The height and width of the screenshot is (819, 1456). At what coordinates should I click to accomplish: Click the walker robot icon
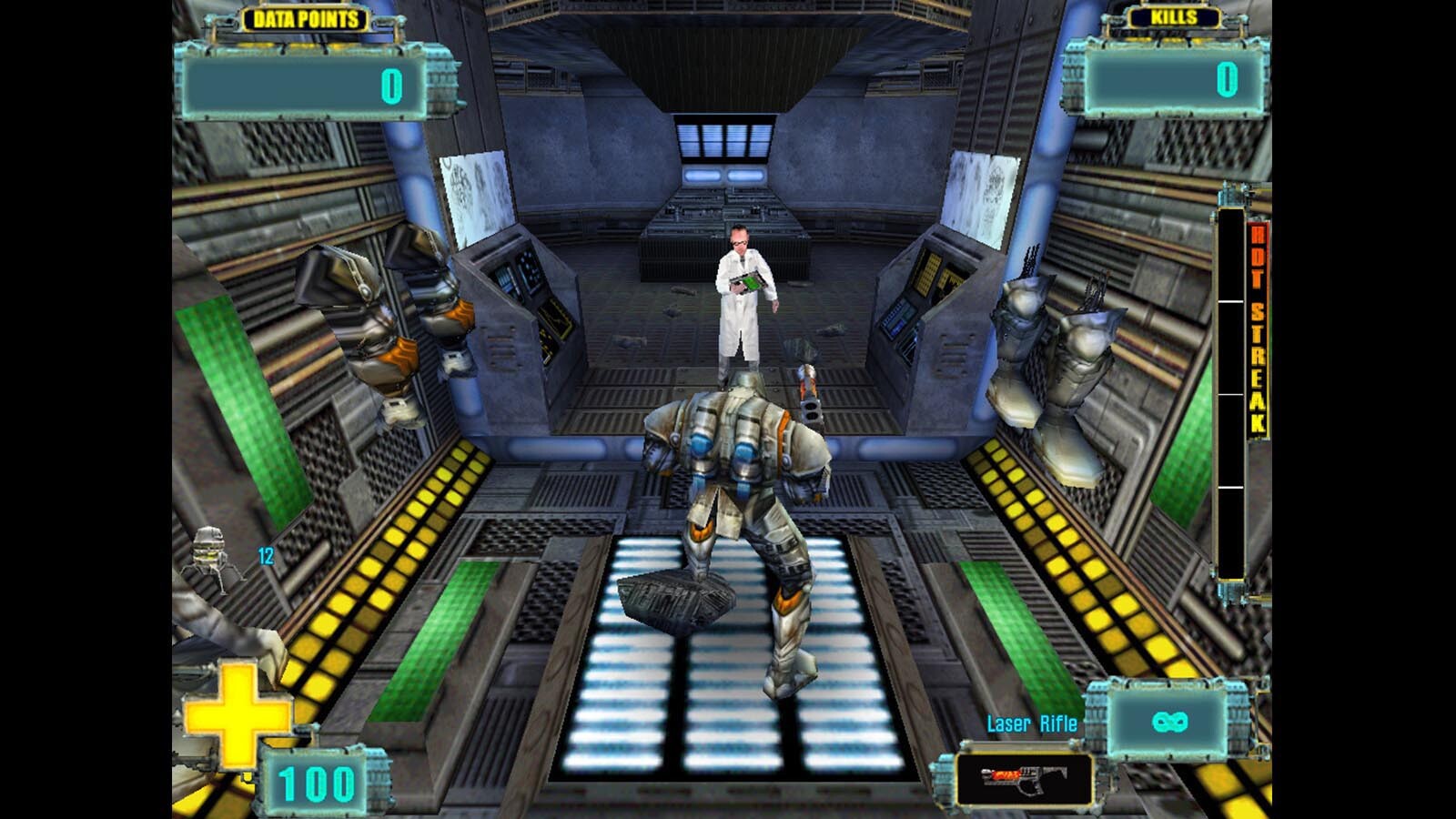[212, 556]
